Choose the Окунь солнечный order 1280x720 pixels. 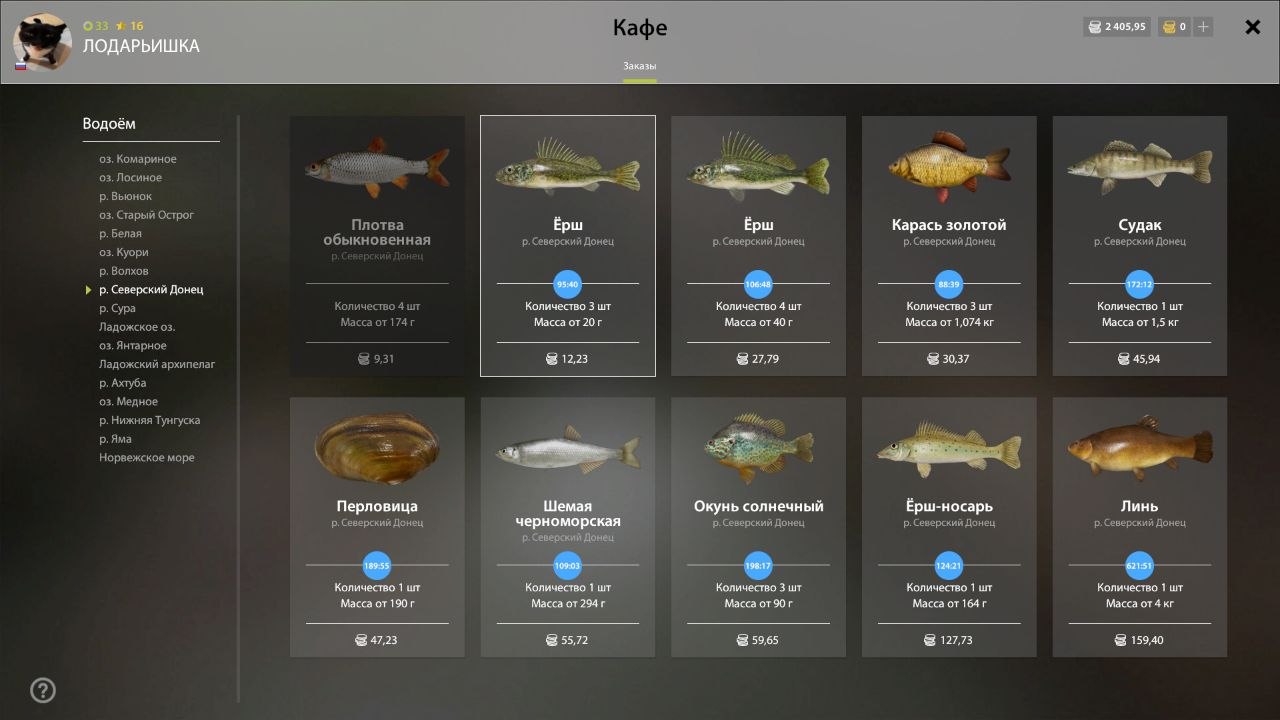pos(758,527)
